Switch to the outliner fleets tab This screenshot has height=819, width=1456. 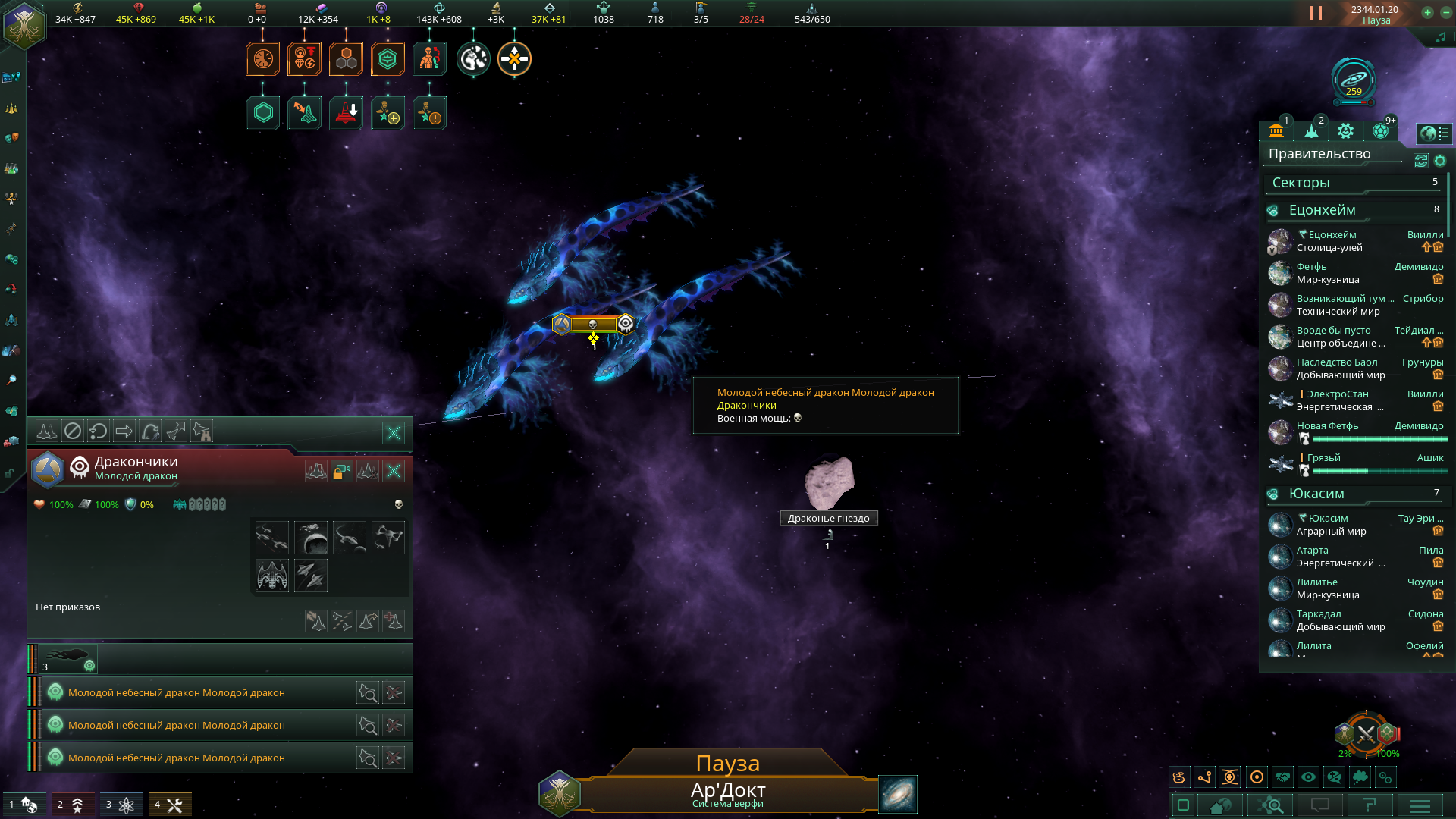[1311, 131]
